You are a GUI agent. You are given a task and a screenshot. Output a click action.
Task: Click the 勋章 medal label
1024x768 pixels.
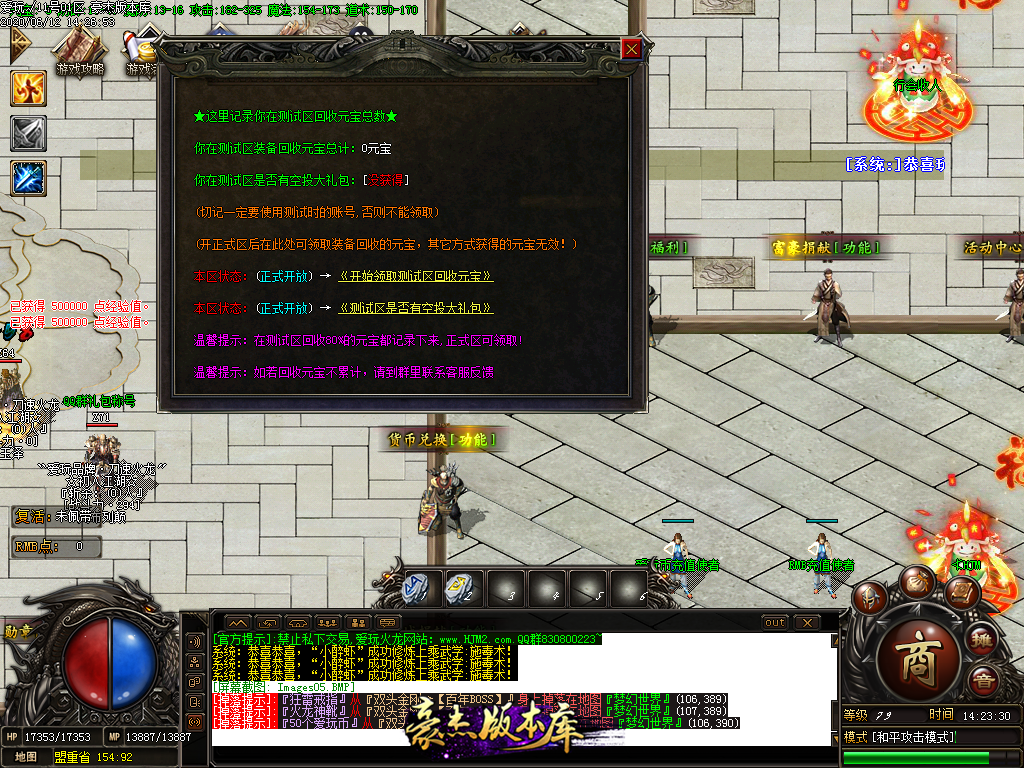click(x=19, y=631)
